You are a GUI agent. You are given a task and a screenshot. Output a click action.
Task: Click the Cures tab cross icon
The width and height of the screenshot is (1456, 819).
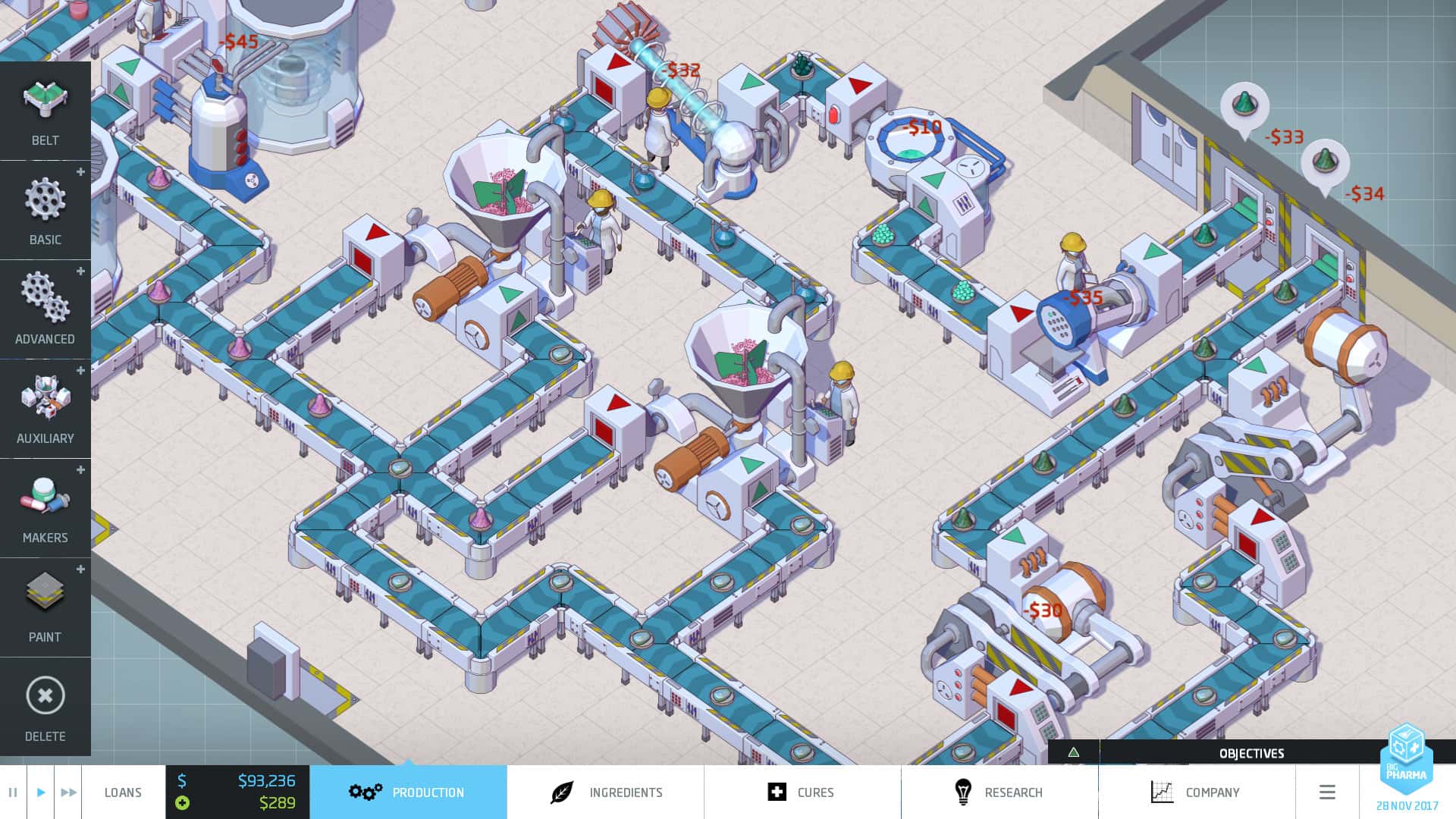[x=779, y=792]
